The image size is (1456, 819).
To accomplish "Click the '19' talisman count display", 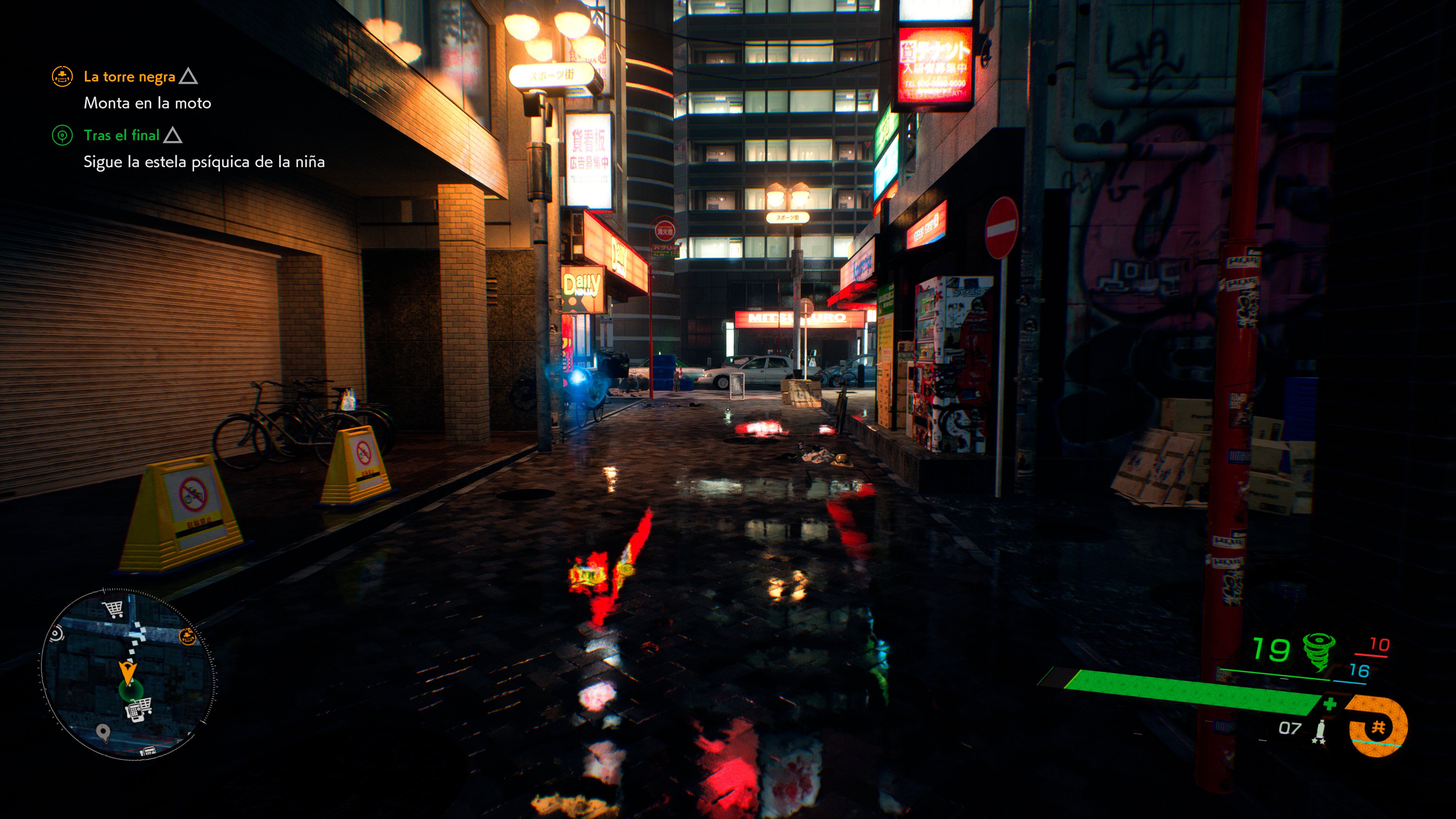I will [x=1272, y=649].
